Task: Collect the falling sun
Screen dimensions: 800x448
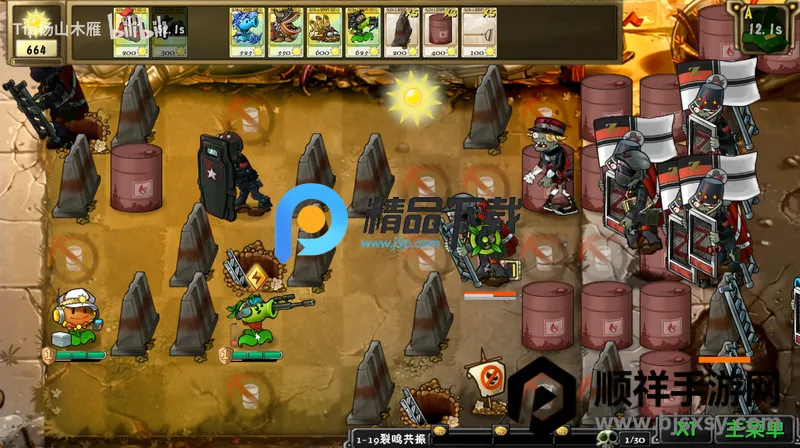Action: (x=411, y=96)
